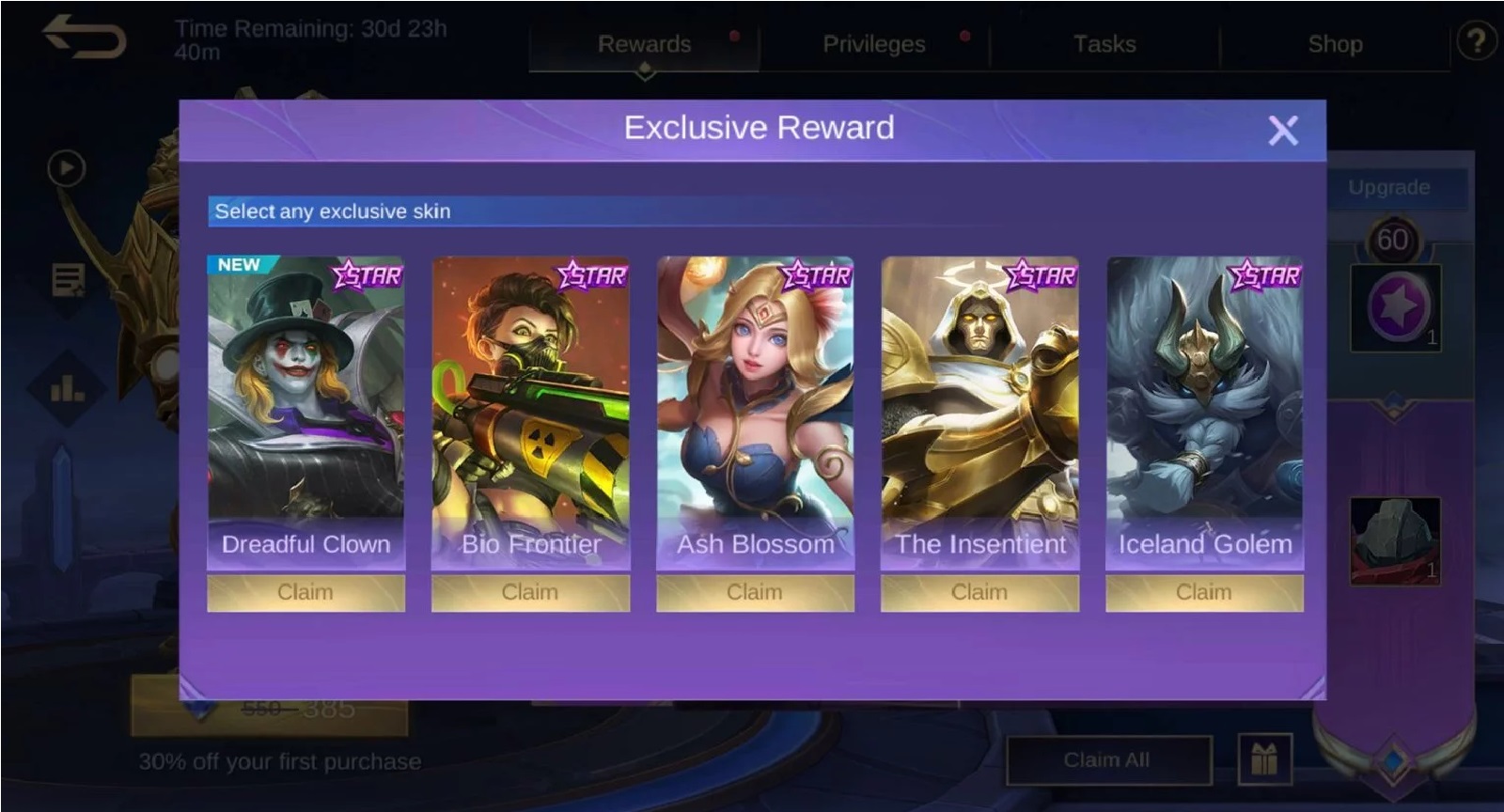The image size is (1504, 812).
Task: Open the Tasks tab
Action: (x=1104, y=43)
